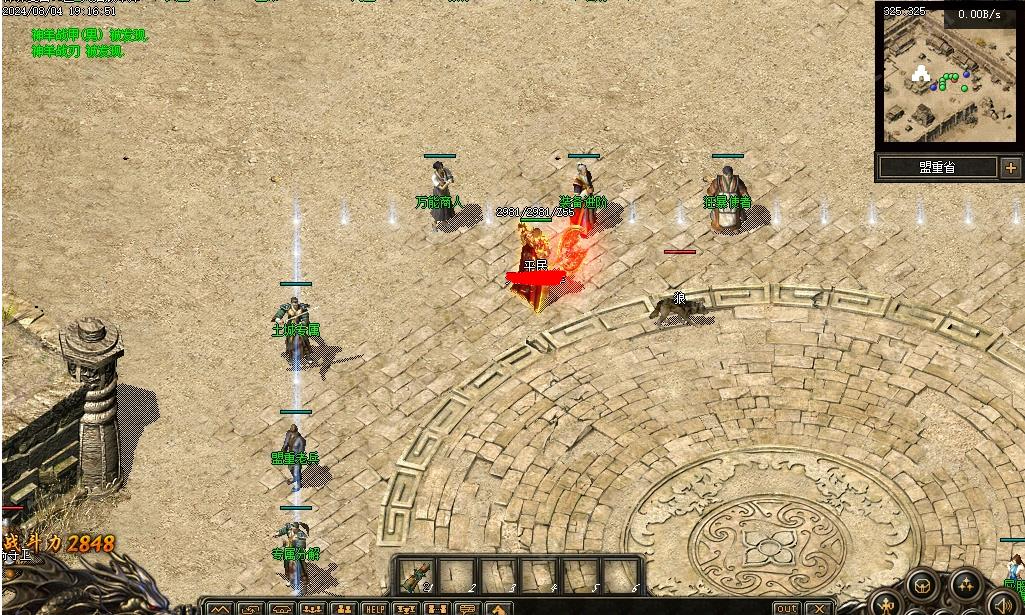
Task: Click the round four-point star icon button
Action: pos(966,587)
